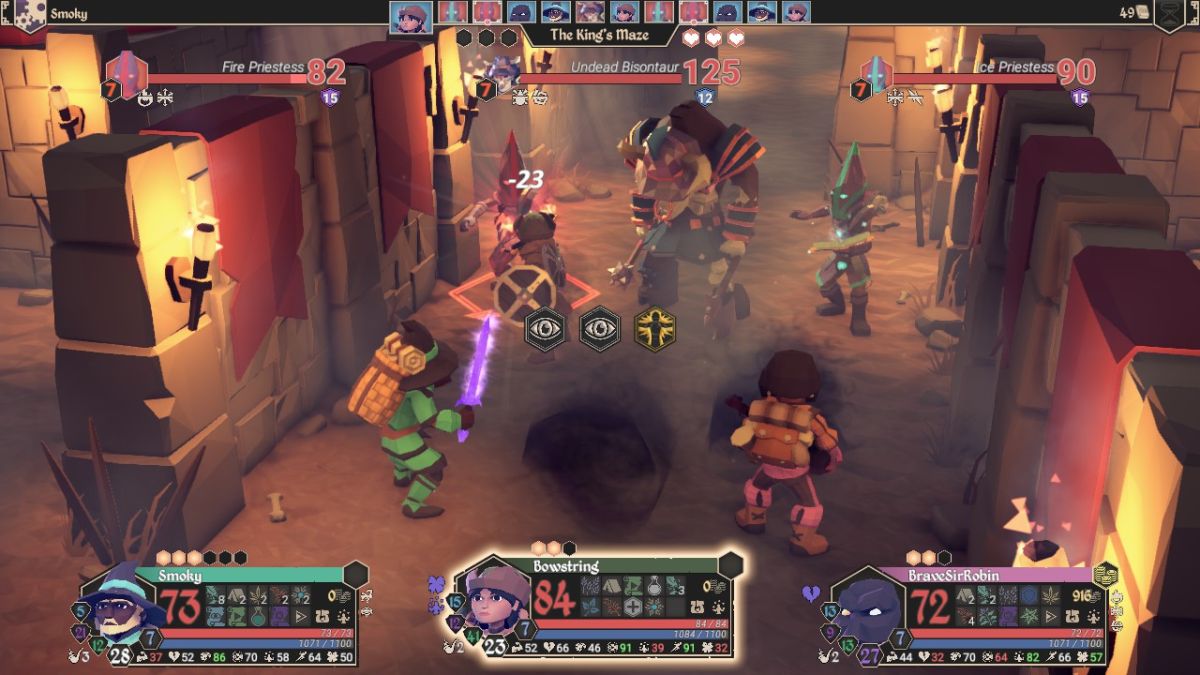Use the potion flask in Bowstring's inventory

[x=654, y=587]
